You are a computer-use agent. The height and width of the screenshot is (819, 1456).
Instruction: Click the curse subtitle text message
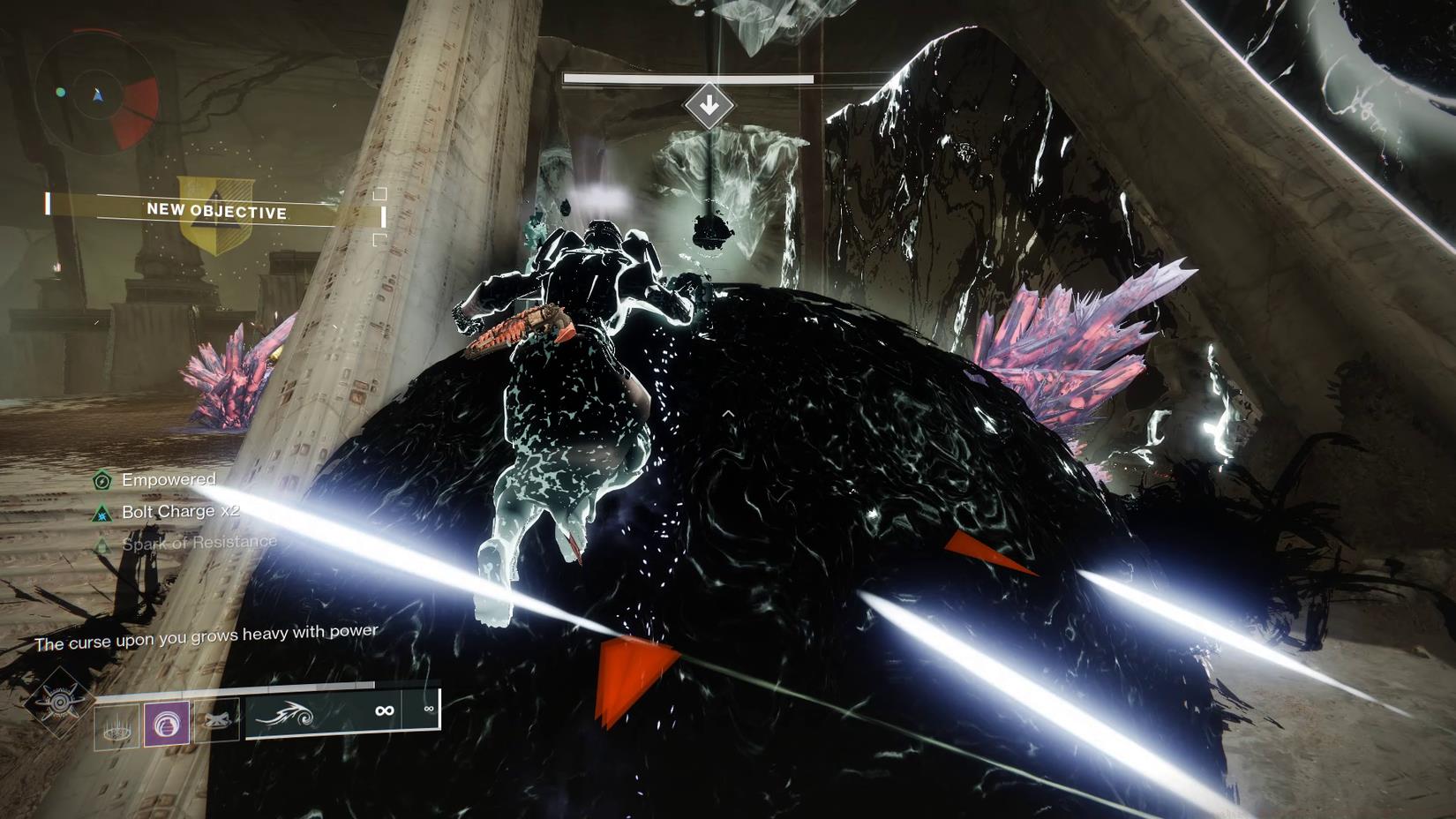coord(205,632)
